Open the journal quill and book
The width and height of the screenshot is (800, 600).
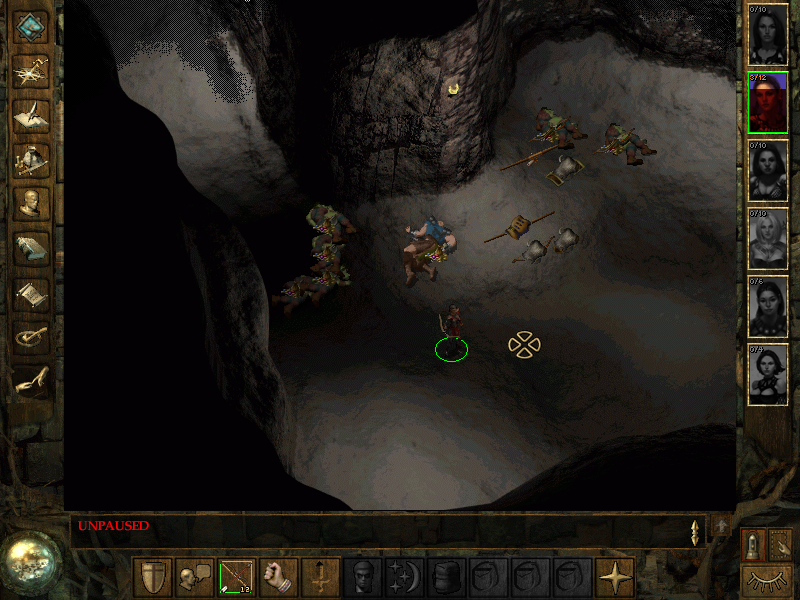click(x=32, y=114)
